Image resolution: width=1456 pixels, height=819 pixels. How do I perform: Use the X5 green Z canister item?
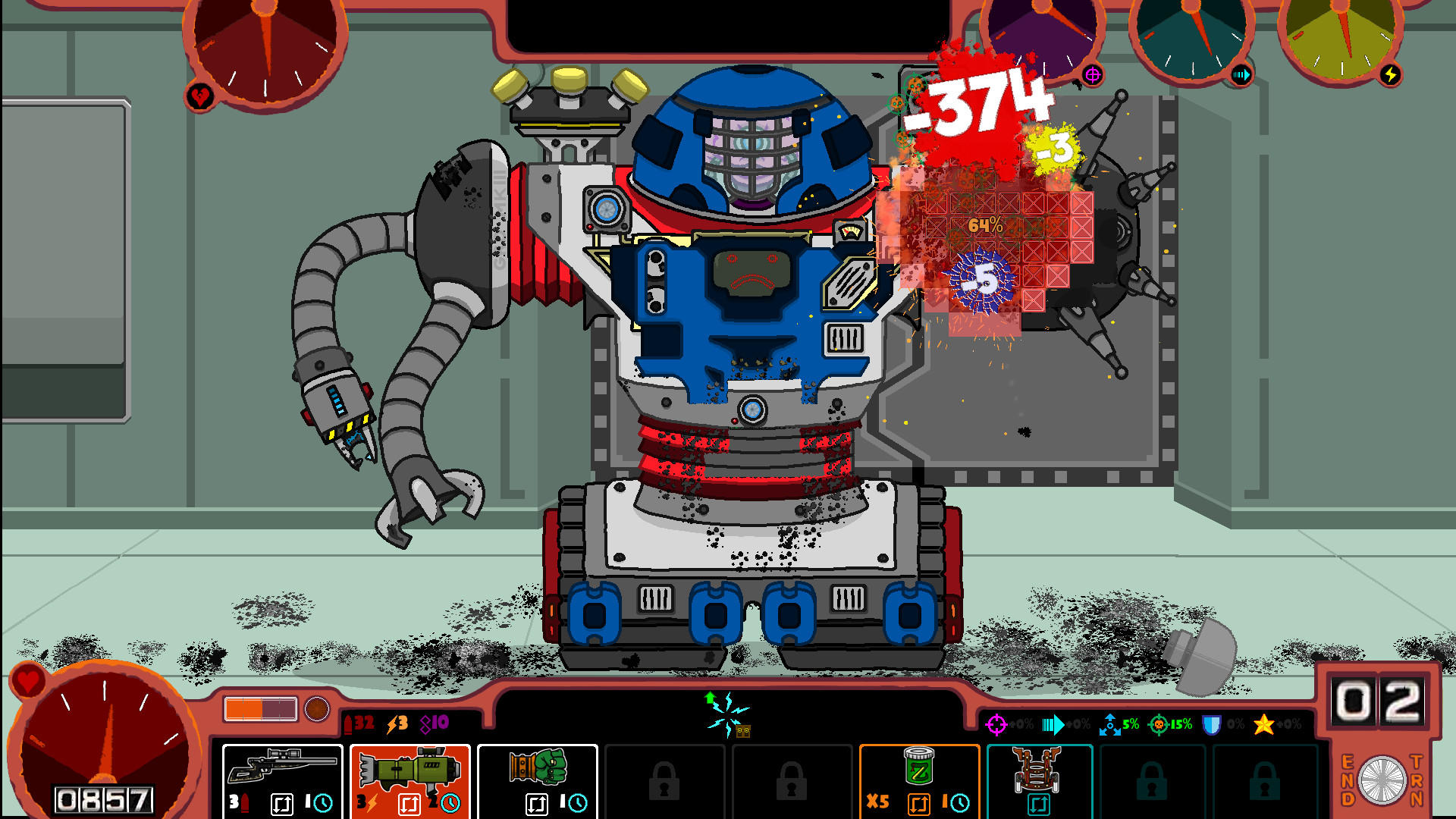920,766
